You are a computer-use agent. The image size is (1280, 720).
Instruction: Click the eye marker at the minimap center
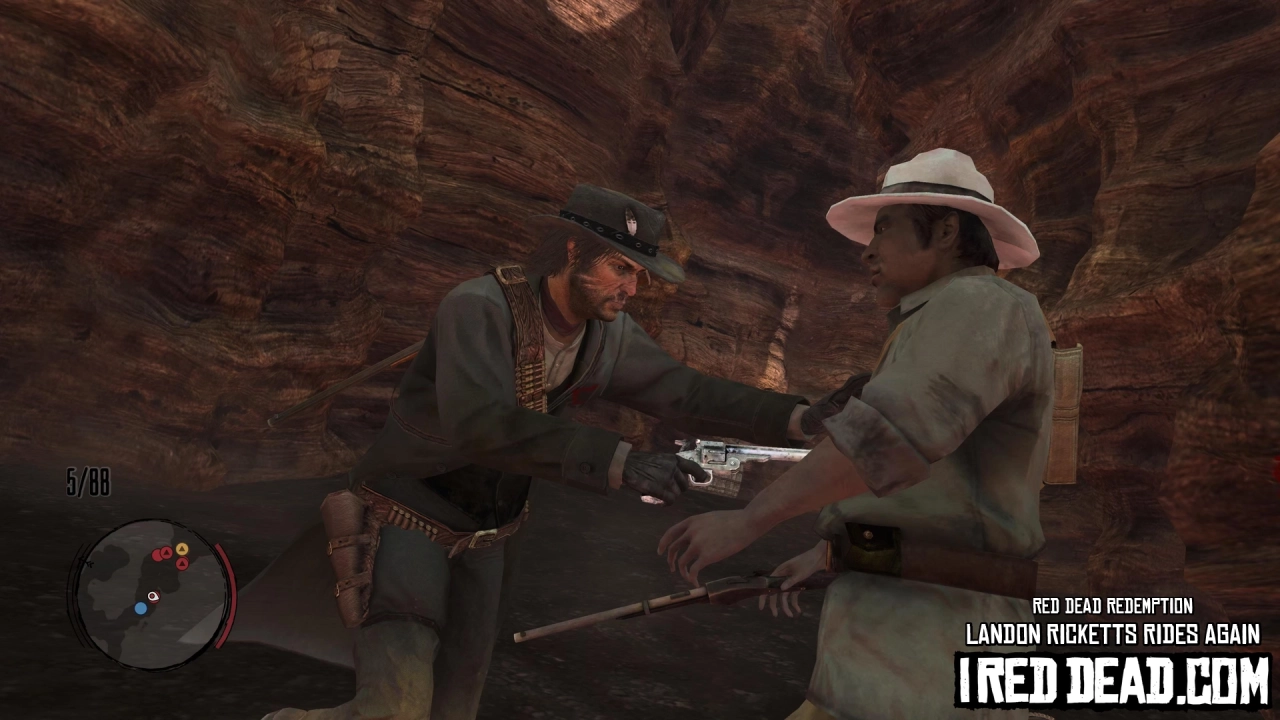(153, 597)
